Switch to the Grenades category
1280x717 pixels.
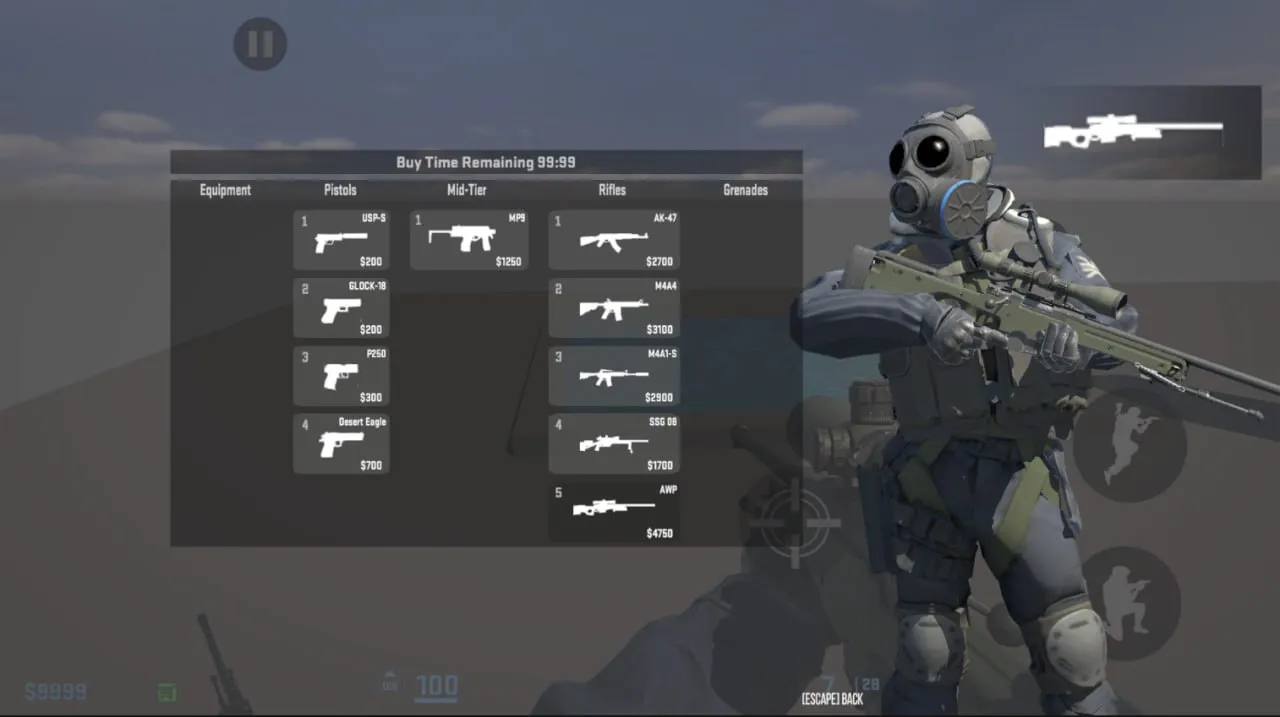click(745, 190)
